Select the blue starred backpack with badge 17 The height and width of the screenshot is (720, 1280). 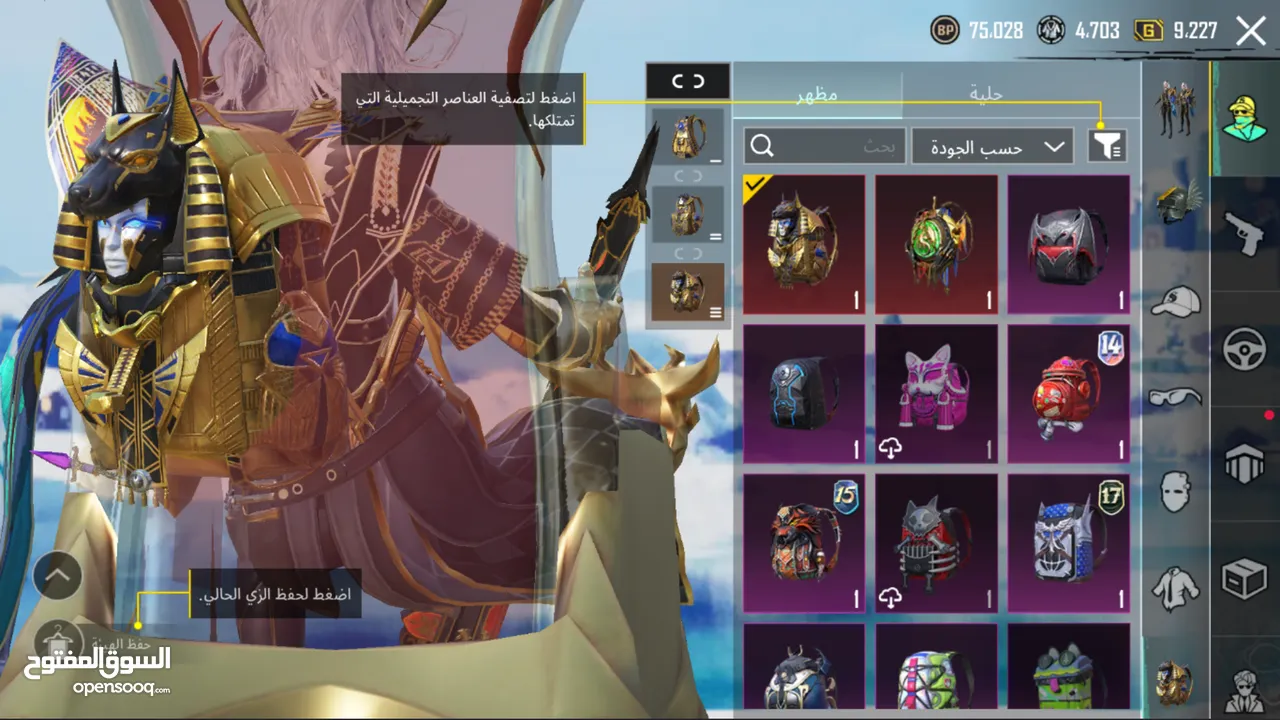tap(1068, 543)
